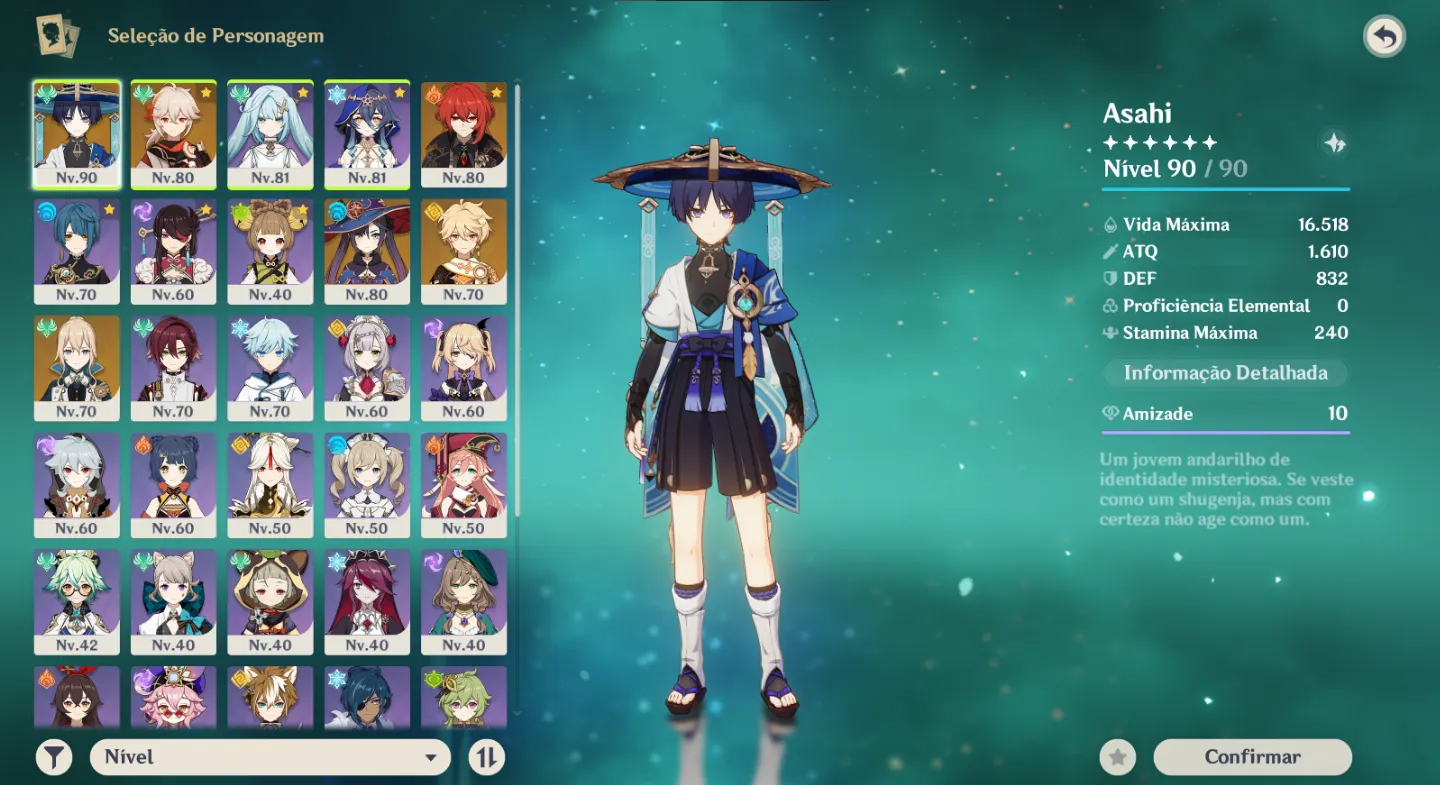
Task: Pick Sucrose, the level 42 character
Action: (x=76, y=602)
